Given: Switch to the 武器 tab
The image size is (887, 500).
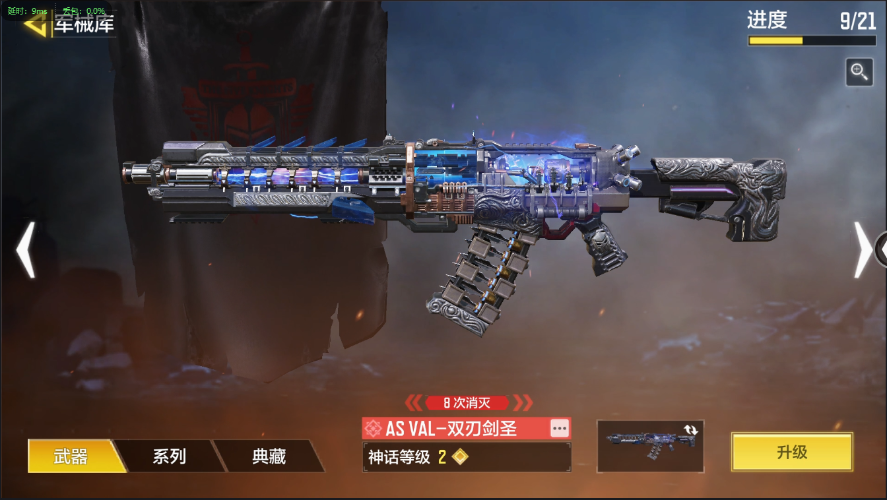Looking at the screenshot, I should pyautogui.click(x=71, y=456).
